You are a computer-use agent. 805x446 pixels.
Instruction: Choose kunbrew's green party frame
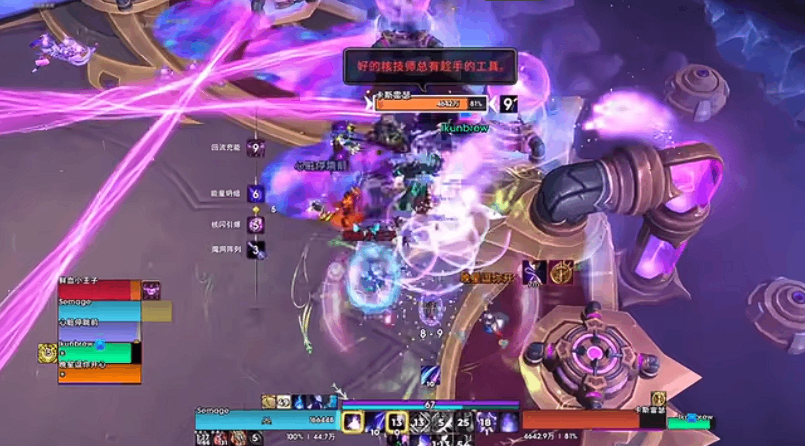tap(96, 353)
